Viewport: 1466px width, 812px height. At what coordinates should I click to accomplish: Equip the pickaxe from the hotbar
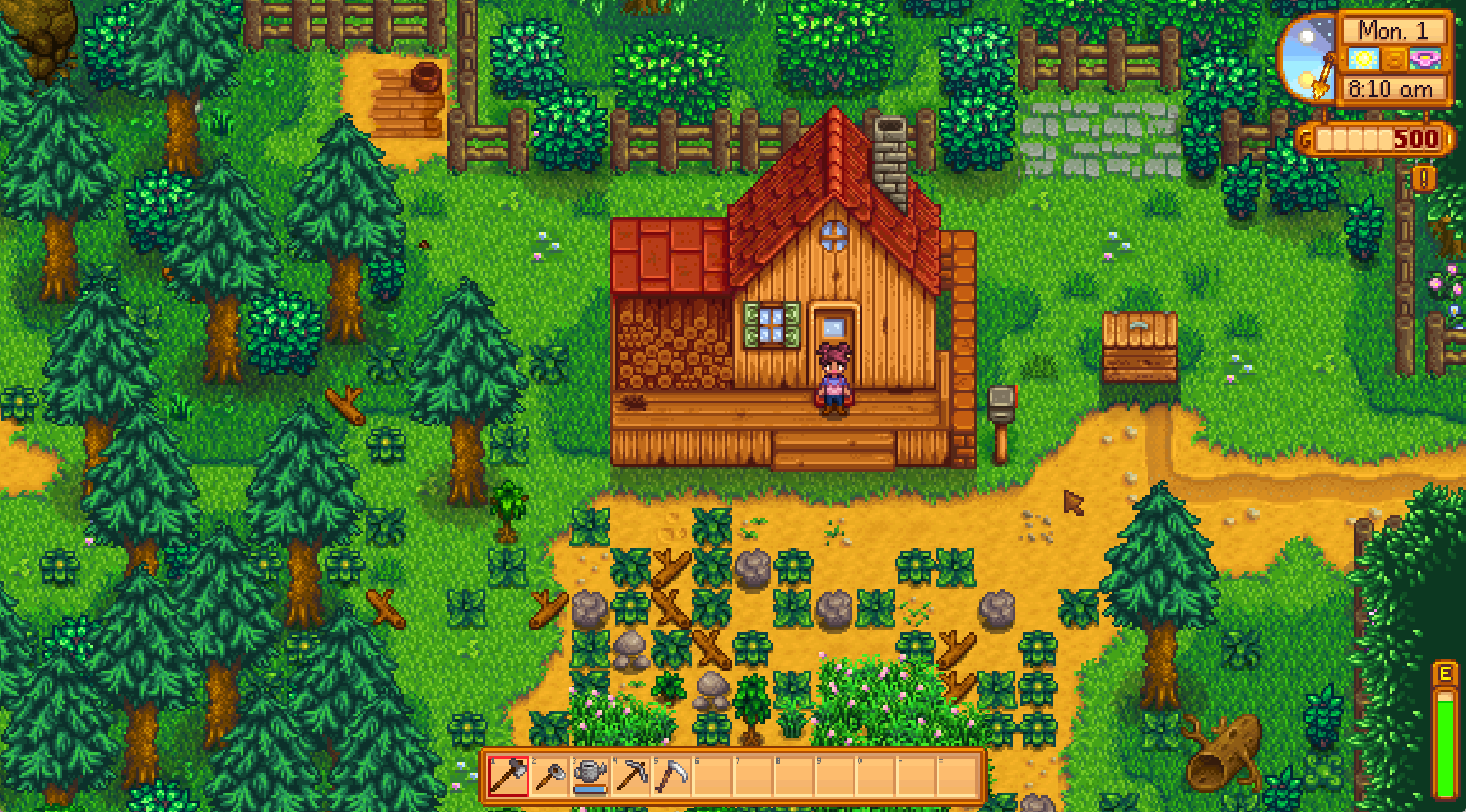631,776
